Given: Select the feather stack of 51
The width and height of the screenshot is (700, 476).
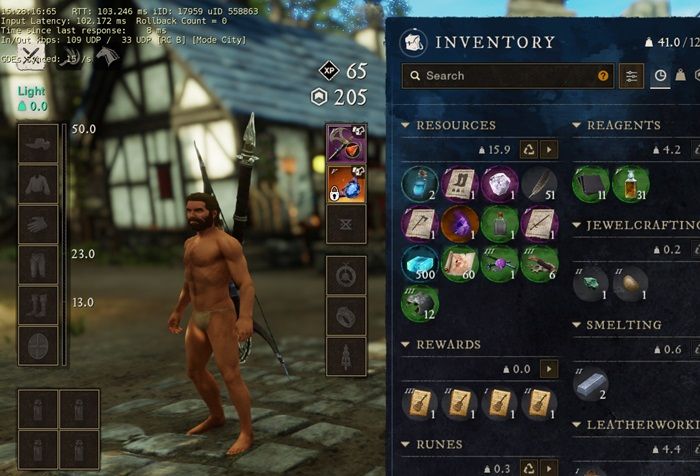Looking at the screenshot, I should point(541,184).
